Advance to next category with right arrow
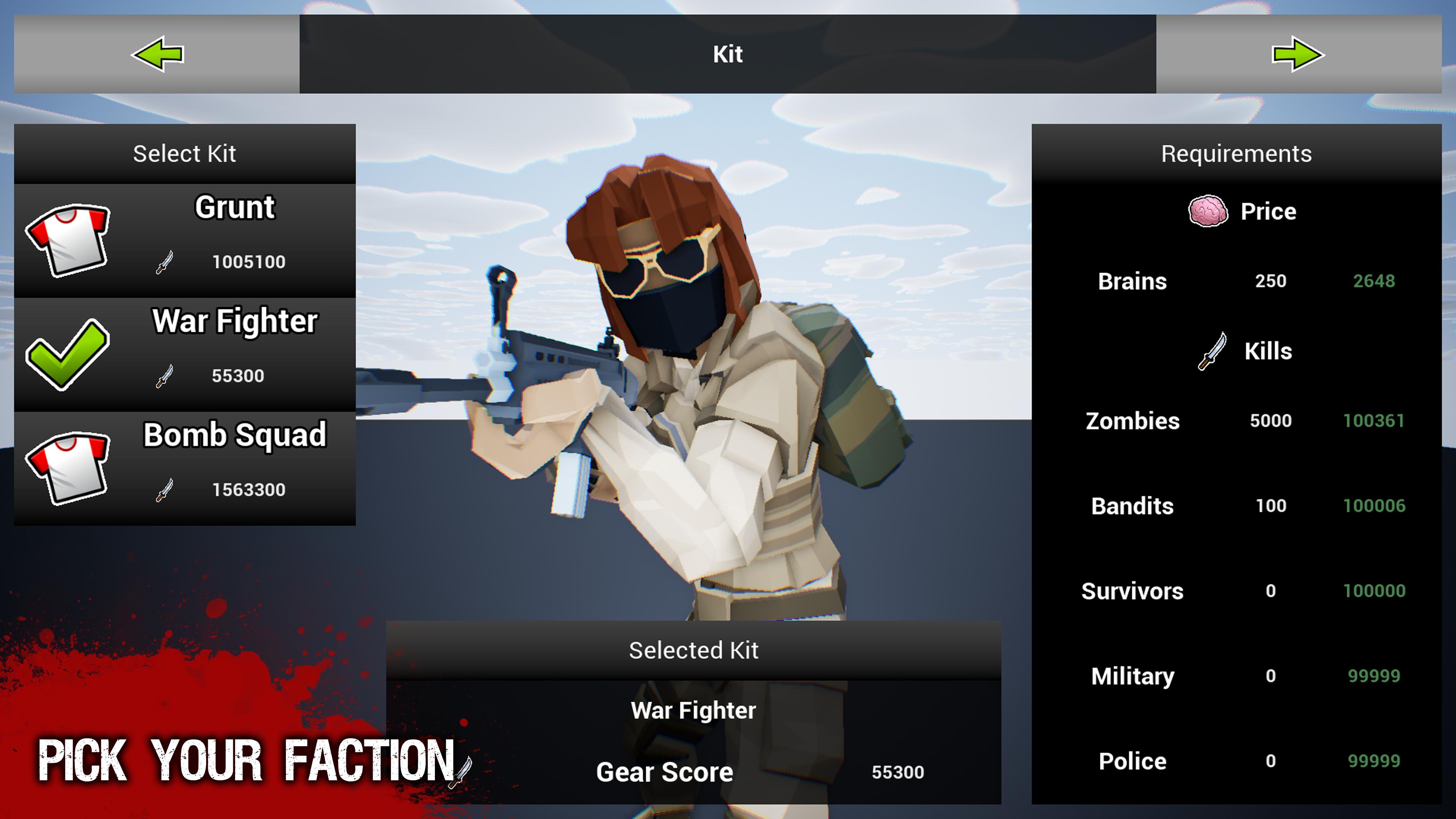This screenshot has height=819, width=1456. pyautogui.click(x=1298, y=54)
